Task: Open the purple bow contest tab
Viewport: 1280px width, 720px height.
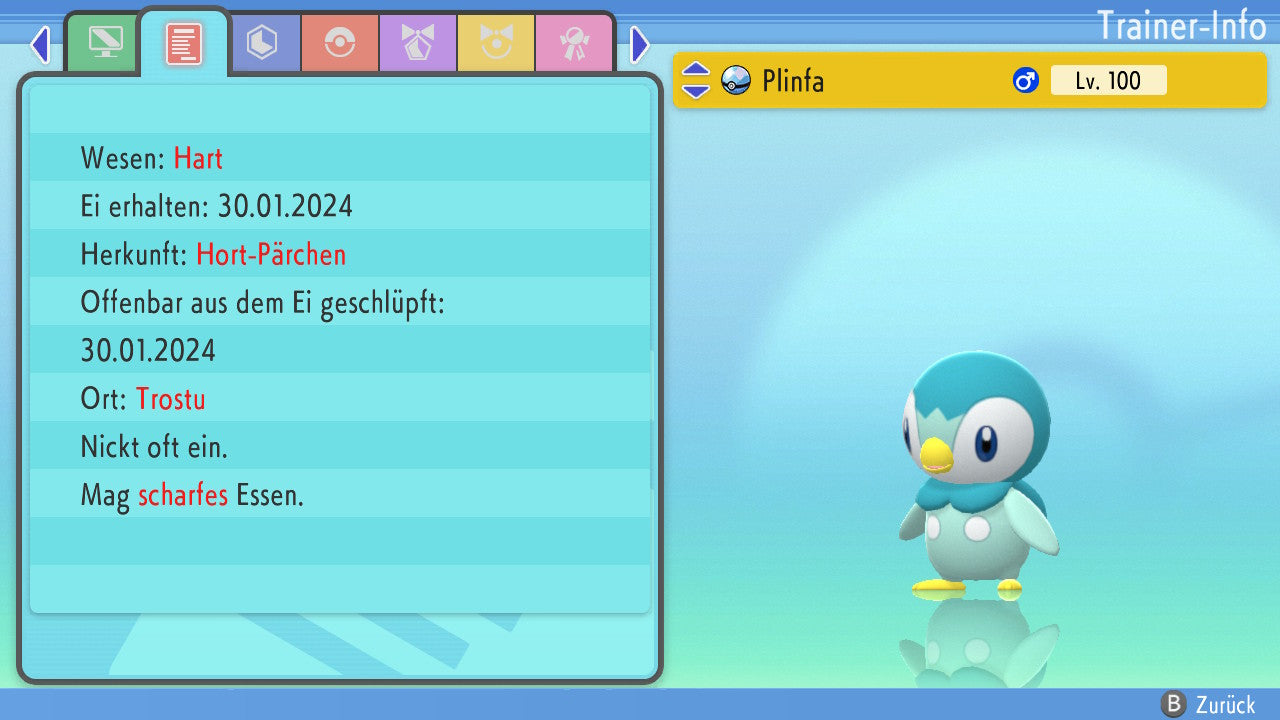Action: coord(418,43)
